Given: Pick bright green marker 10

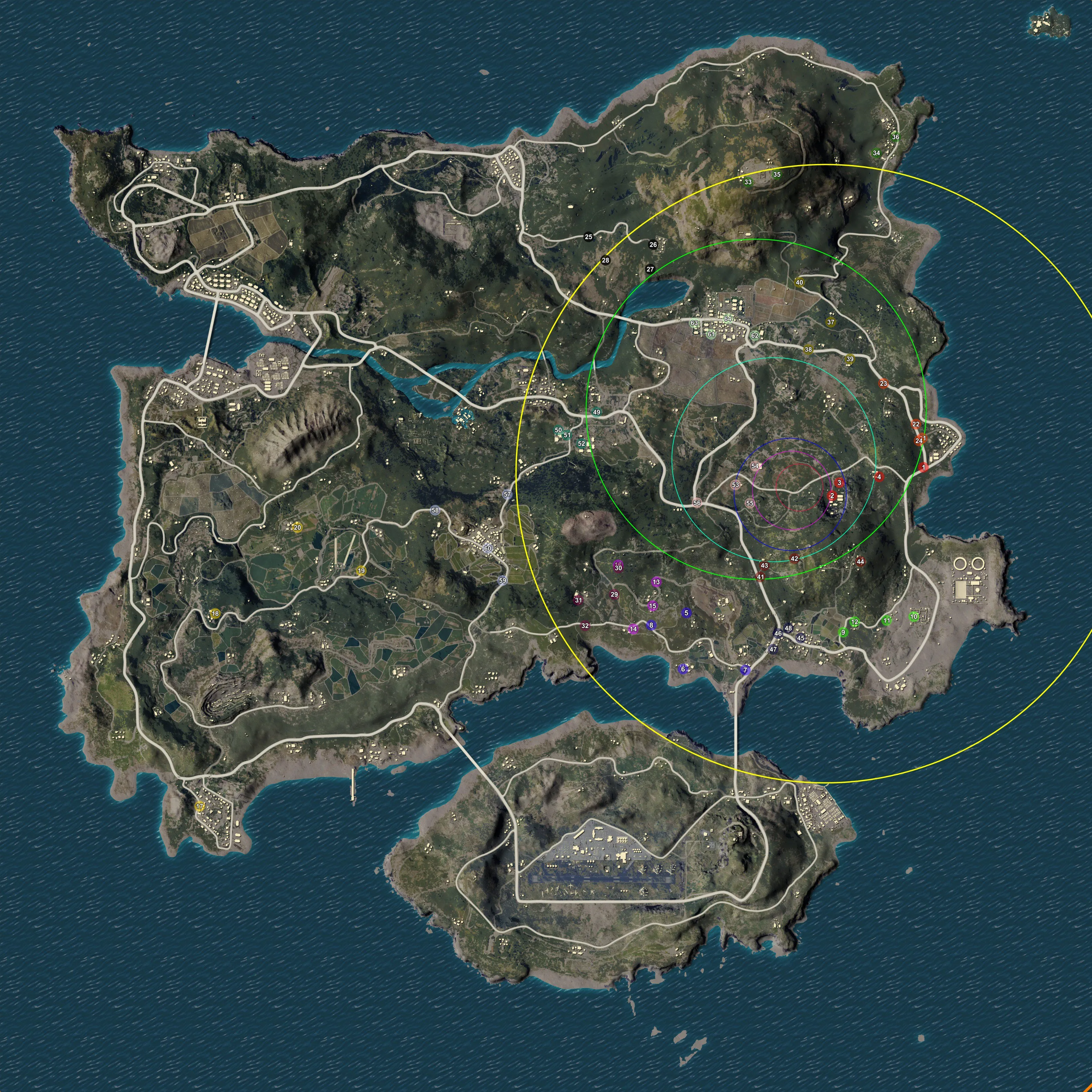Looking at the screenshot, I should pyautogui.click(x=914, y=617).
